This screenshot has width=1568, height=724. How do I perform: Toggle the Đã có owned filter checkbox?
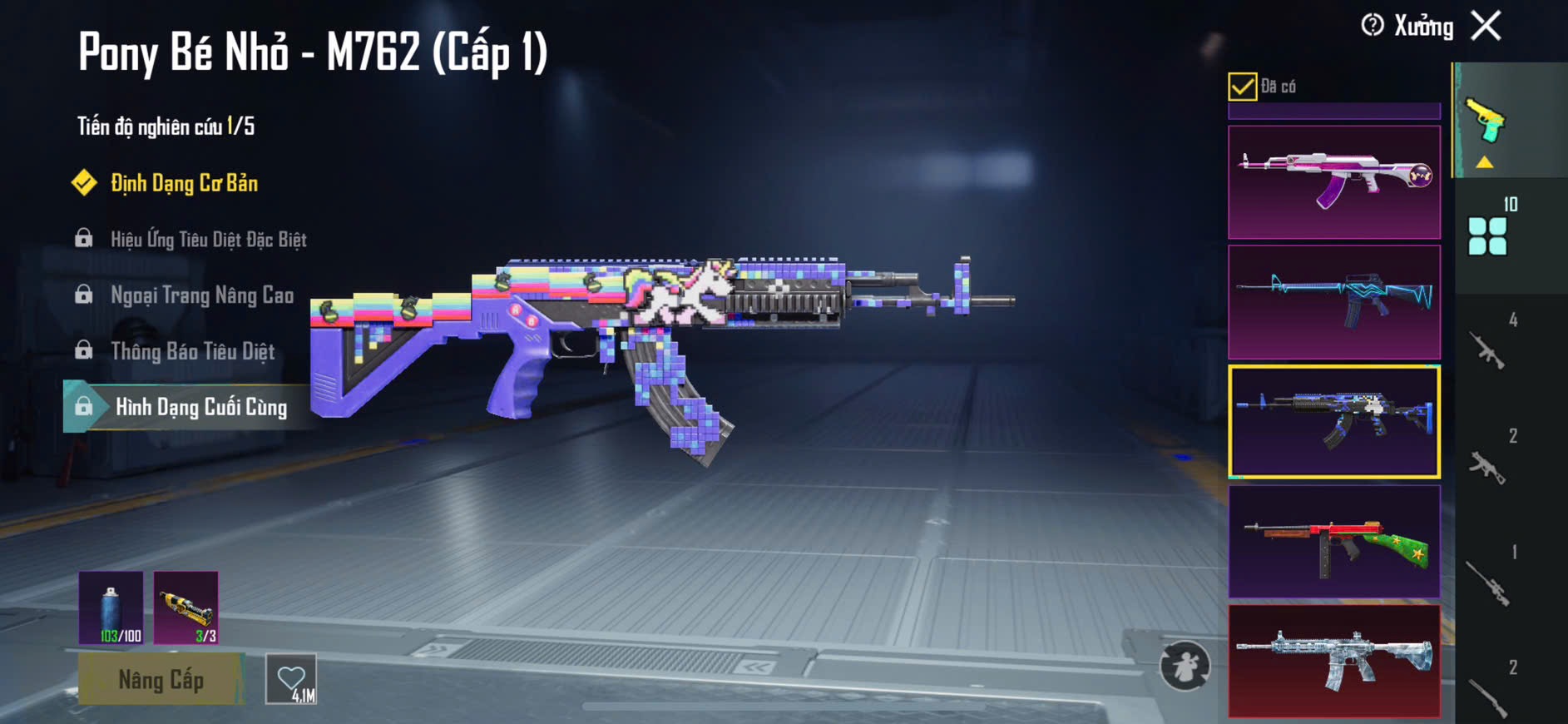coord(1242,87)
